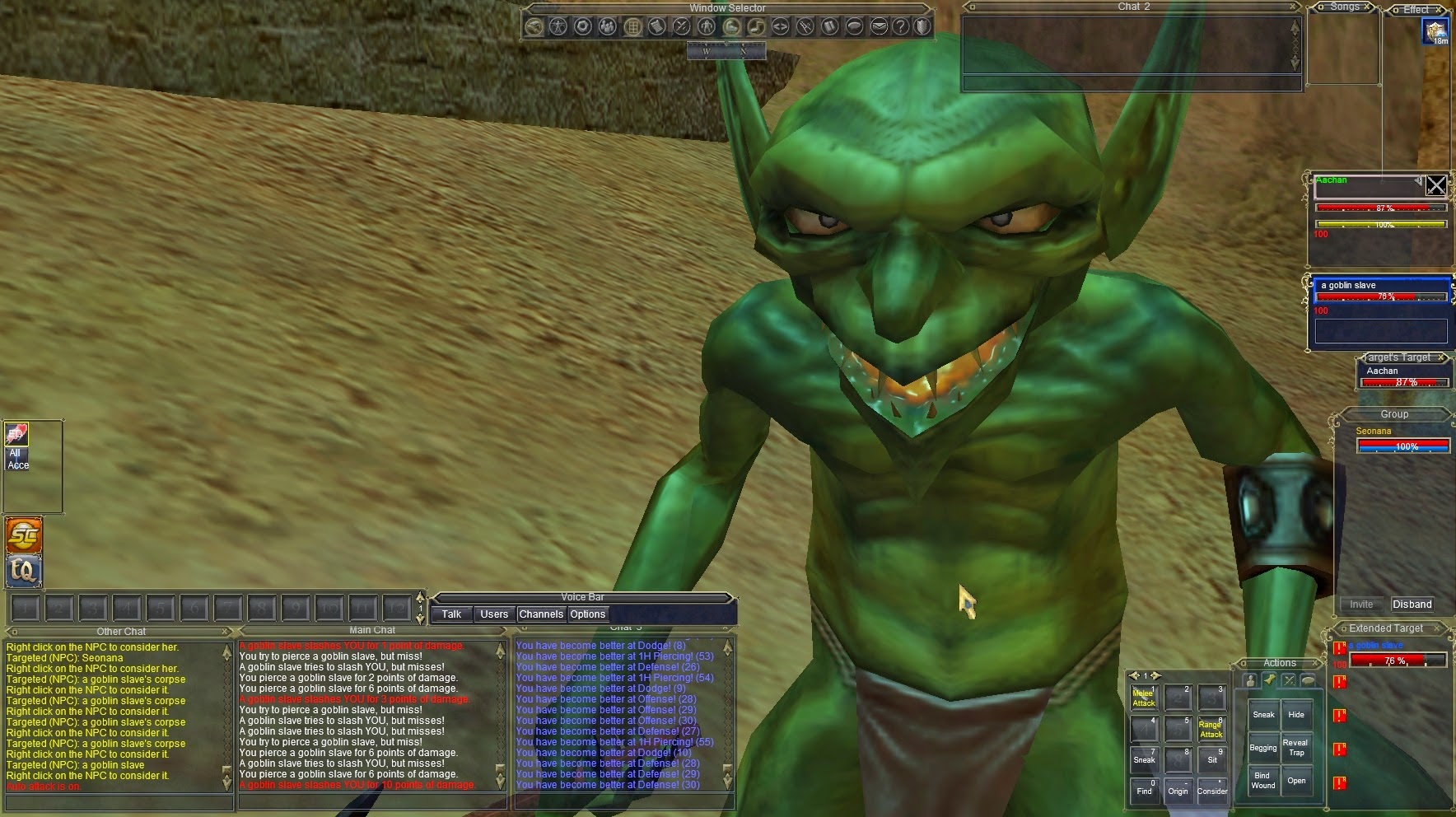Open the help question mark window

[x=901, y=26]
